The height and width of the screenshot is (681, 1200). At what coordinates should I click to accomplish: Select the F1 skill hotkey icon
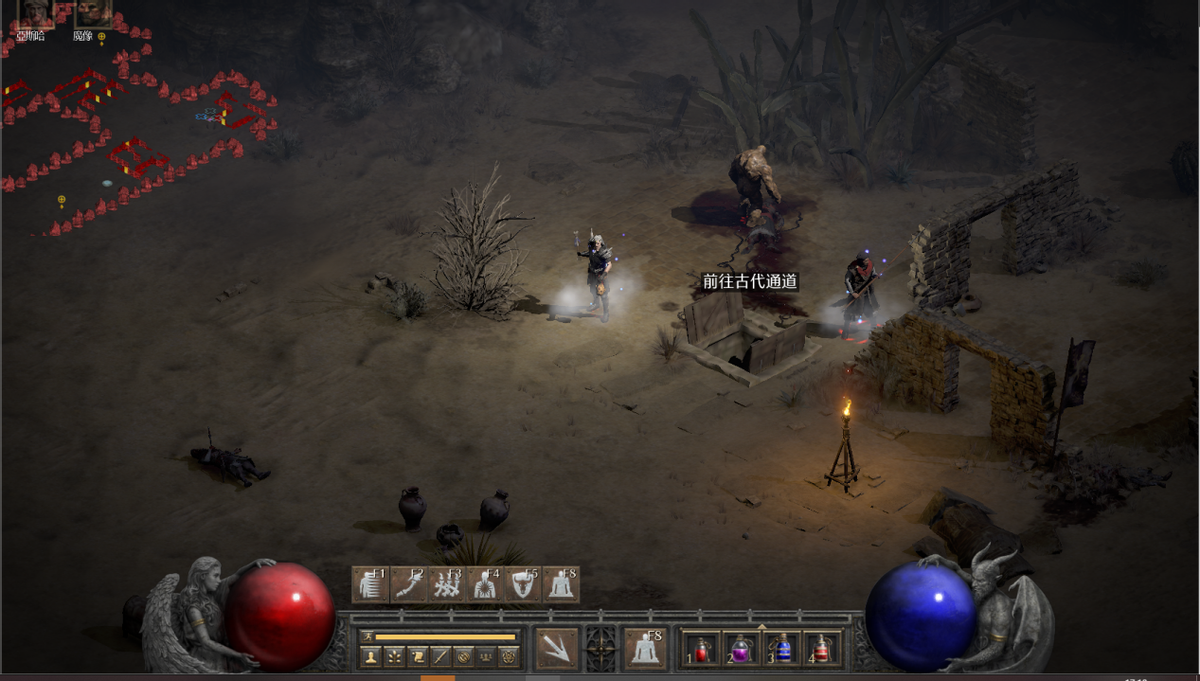(x=370, y=585)
